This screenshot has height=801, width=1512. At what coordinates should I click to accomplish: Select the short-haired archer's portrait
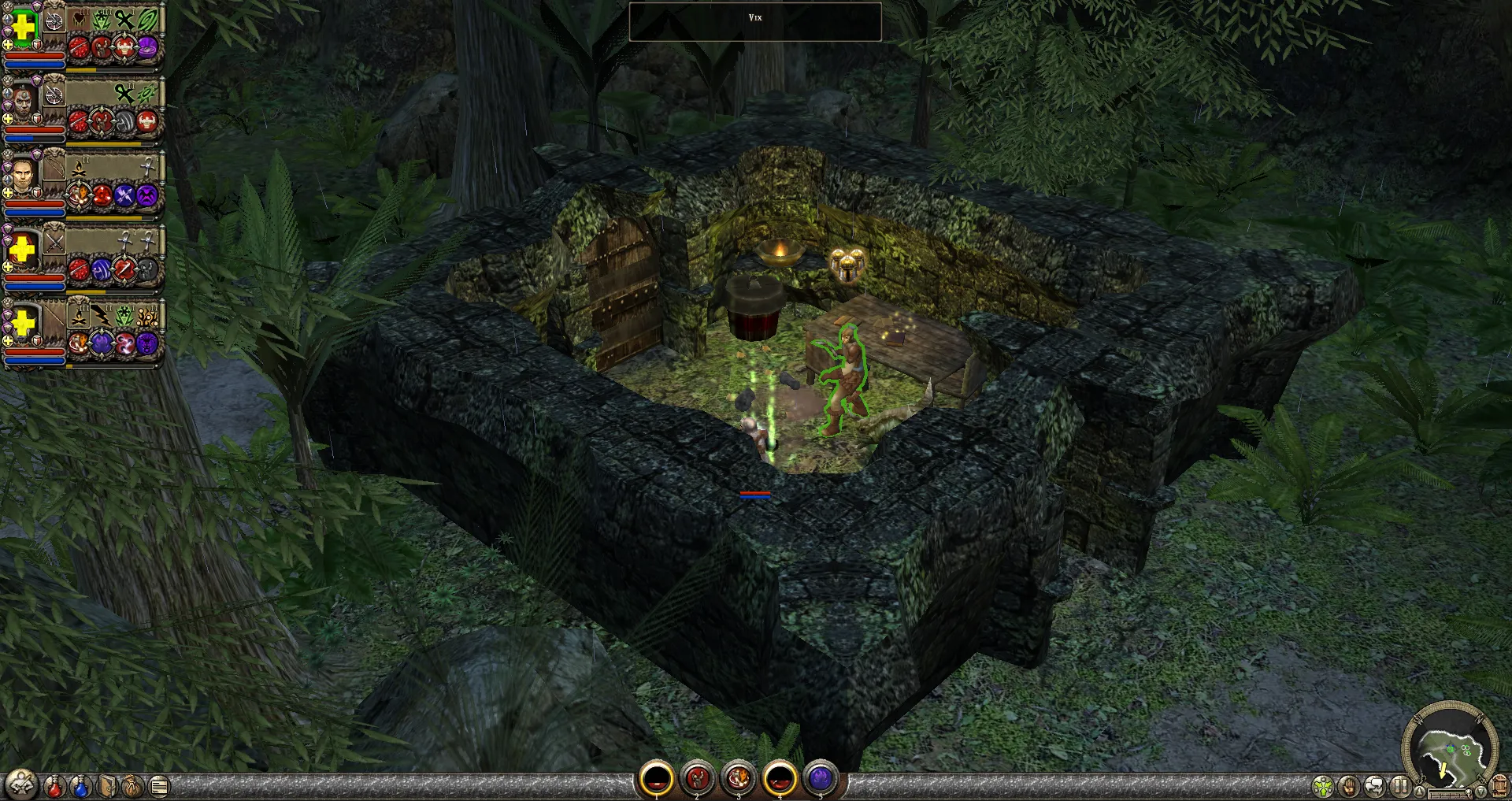[x=23, y=176]
